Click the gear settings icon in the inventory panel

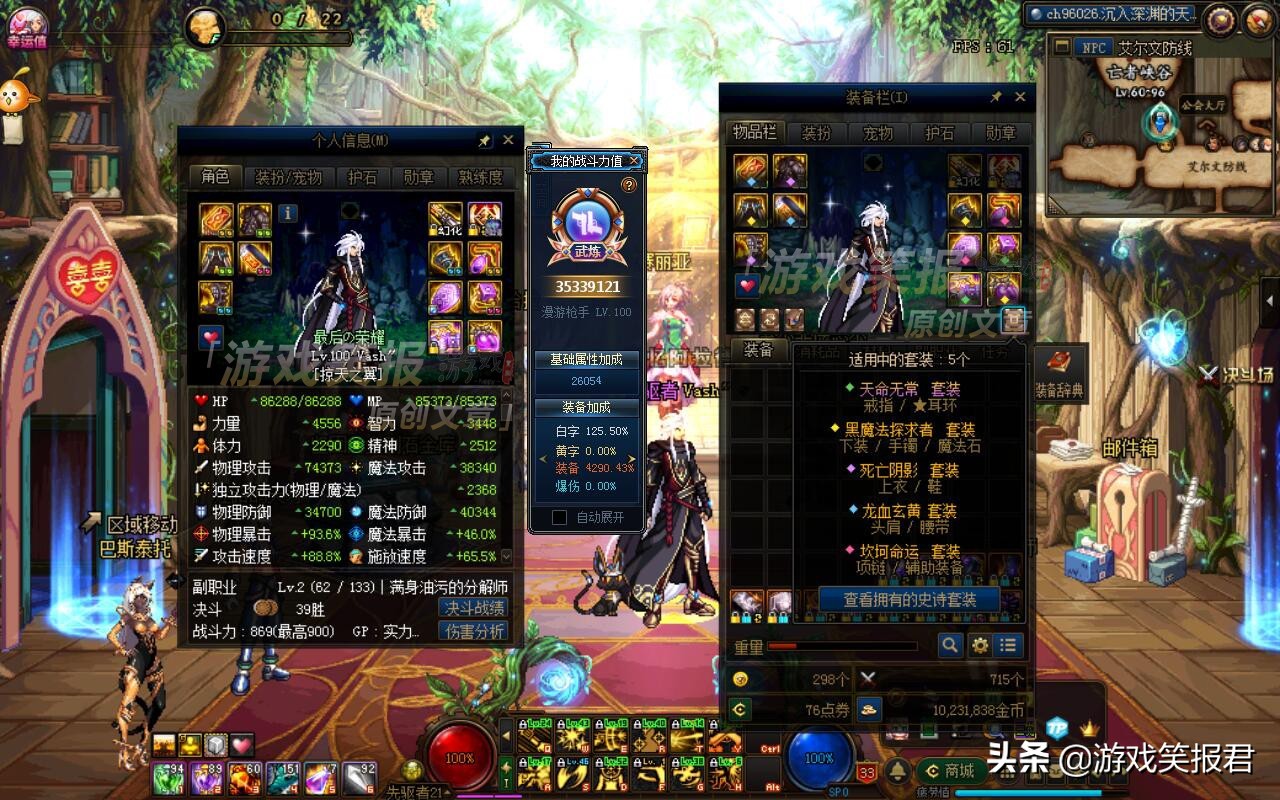(978, 645)
